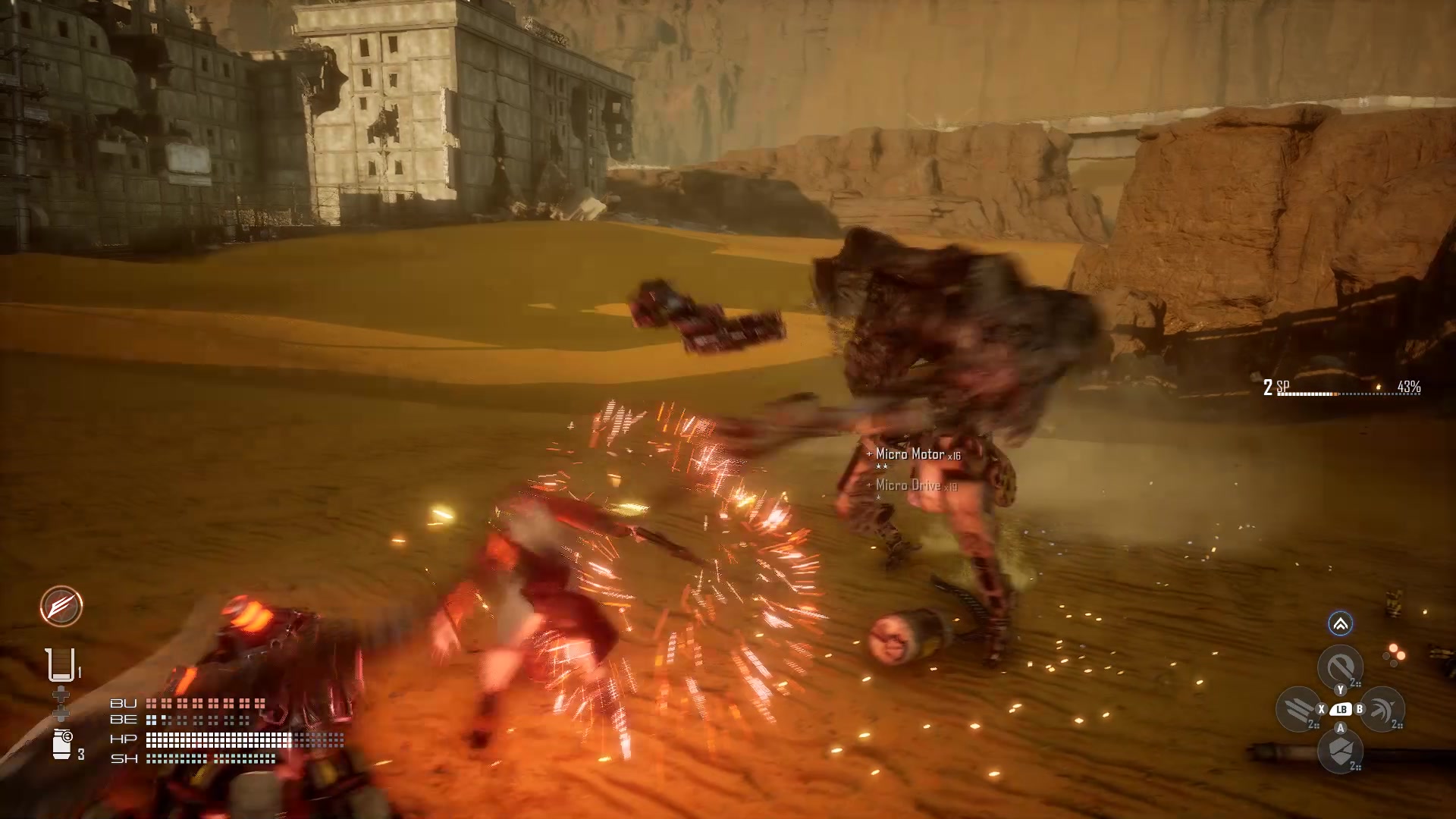Screen dimensions: 1456x819
Task: Click the B button prompt on the skill wheel
Action: click(1360, 709)
